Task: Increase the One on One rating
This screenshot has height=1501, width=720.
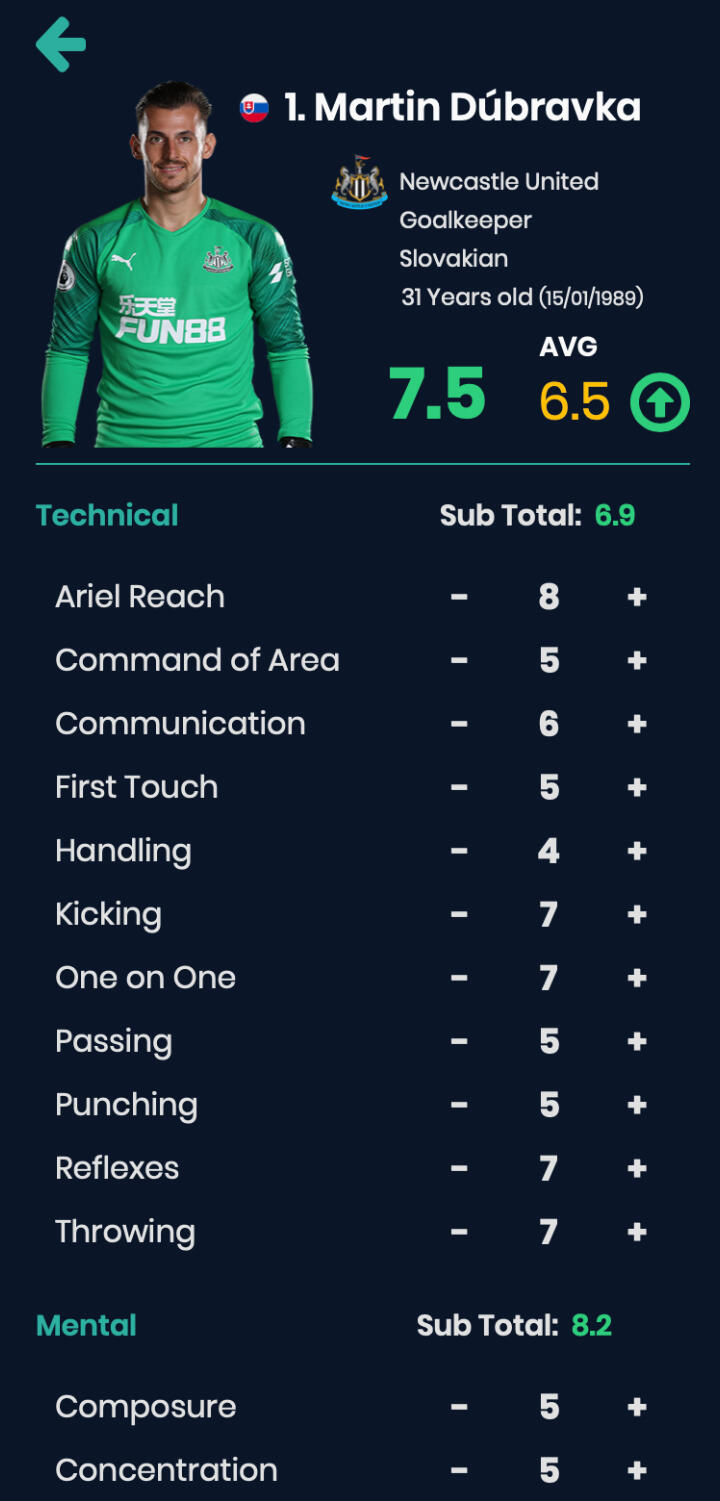Action: [637, 978]
